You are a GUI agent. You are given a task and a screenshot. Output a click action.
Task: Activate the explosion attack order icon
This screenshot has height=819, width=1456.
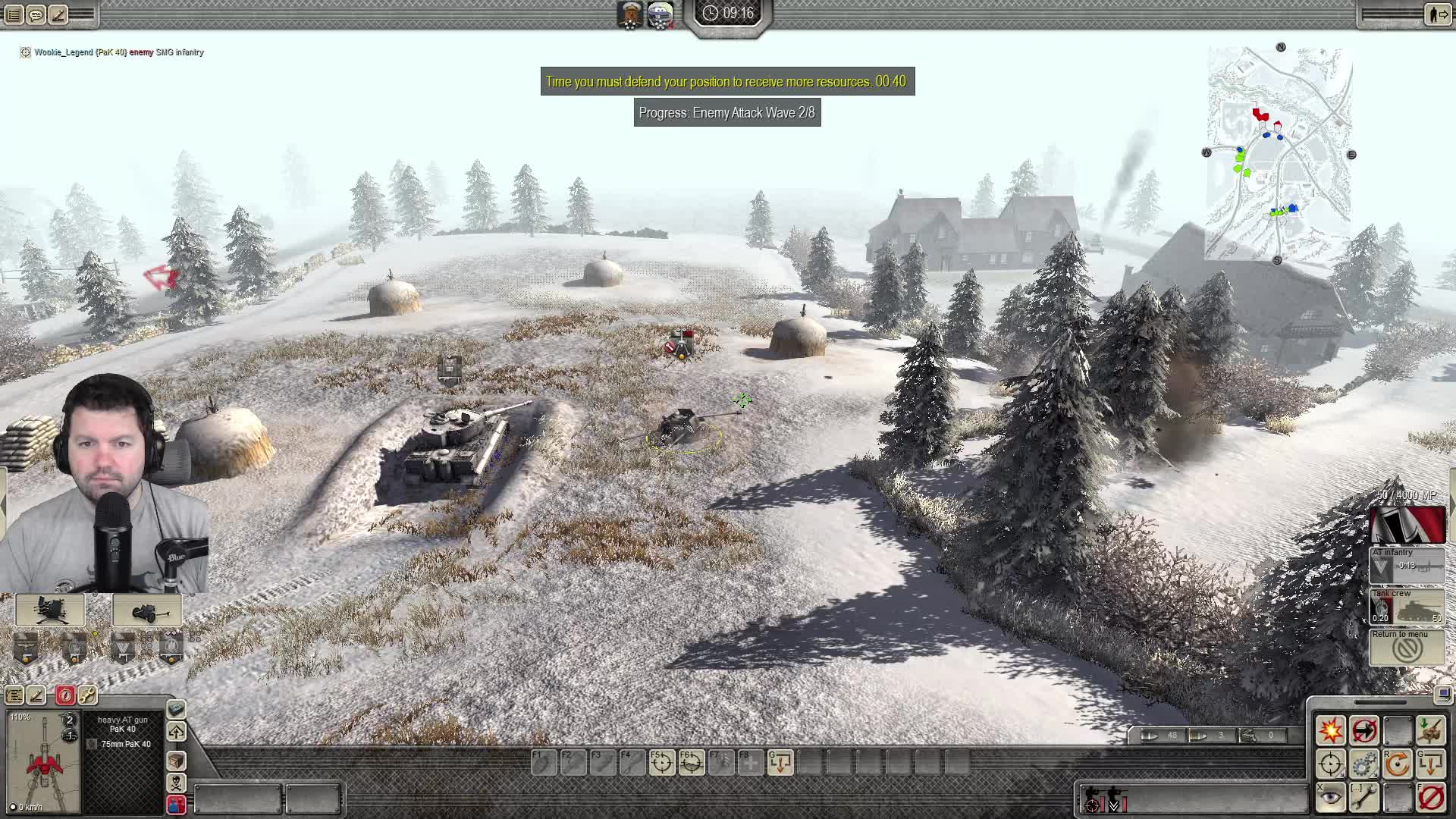click(x=1330, y=730)
